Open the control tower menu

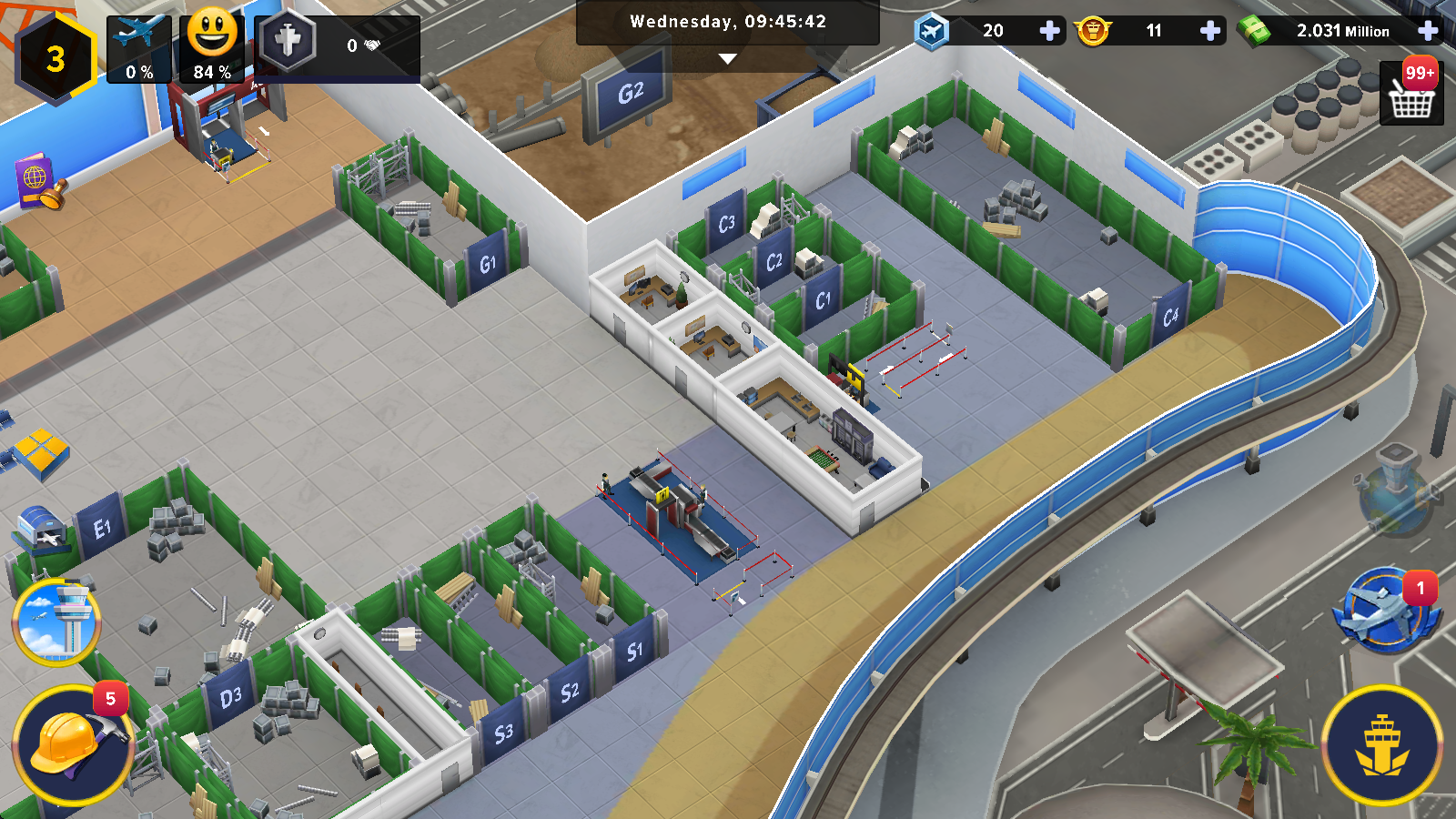[x=56, y=622]
